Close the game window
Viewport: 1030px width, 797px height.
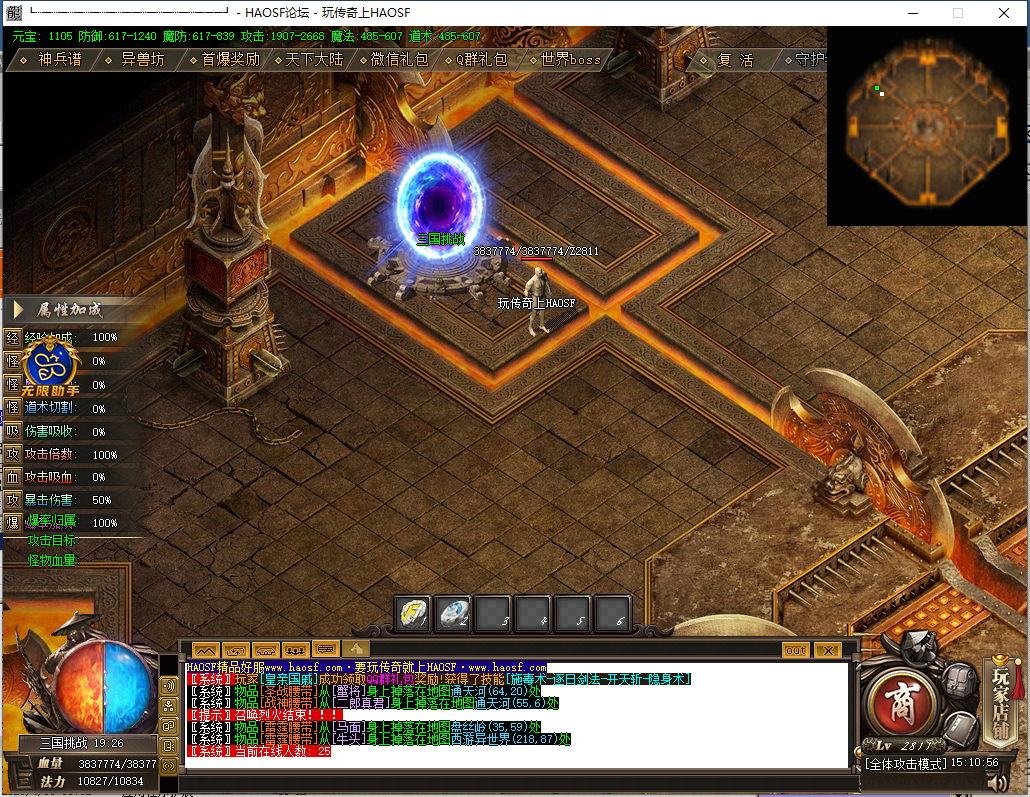[x=1003, y=13]
